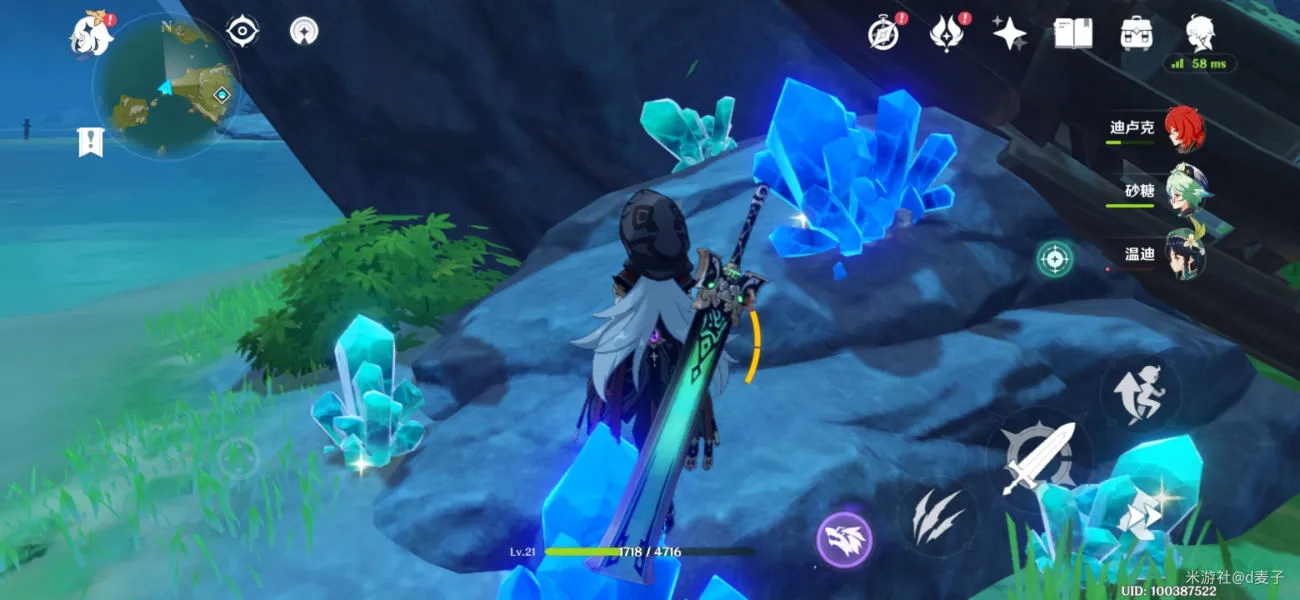Open the adventurer handbook book icon

(1072, 34)
